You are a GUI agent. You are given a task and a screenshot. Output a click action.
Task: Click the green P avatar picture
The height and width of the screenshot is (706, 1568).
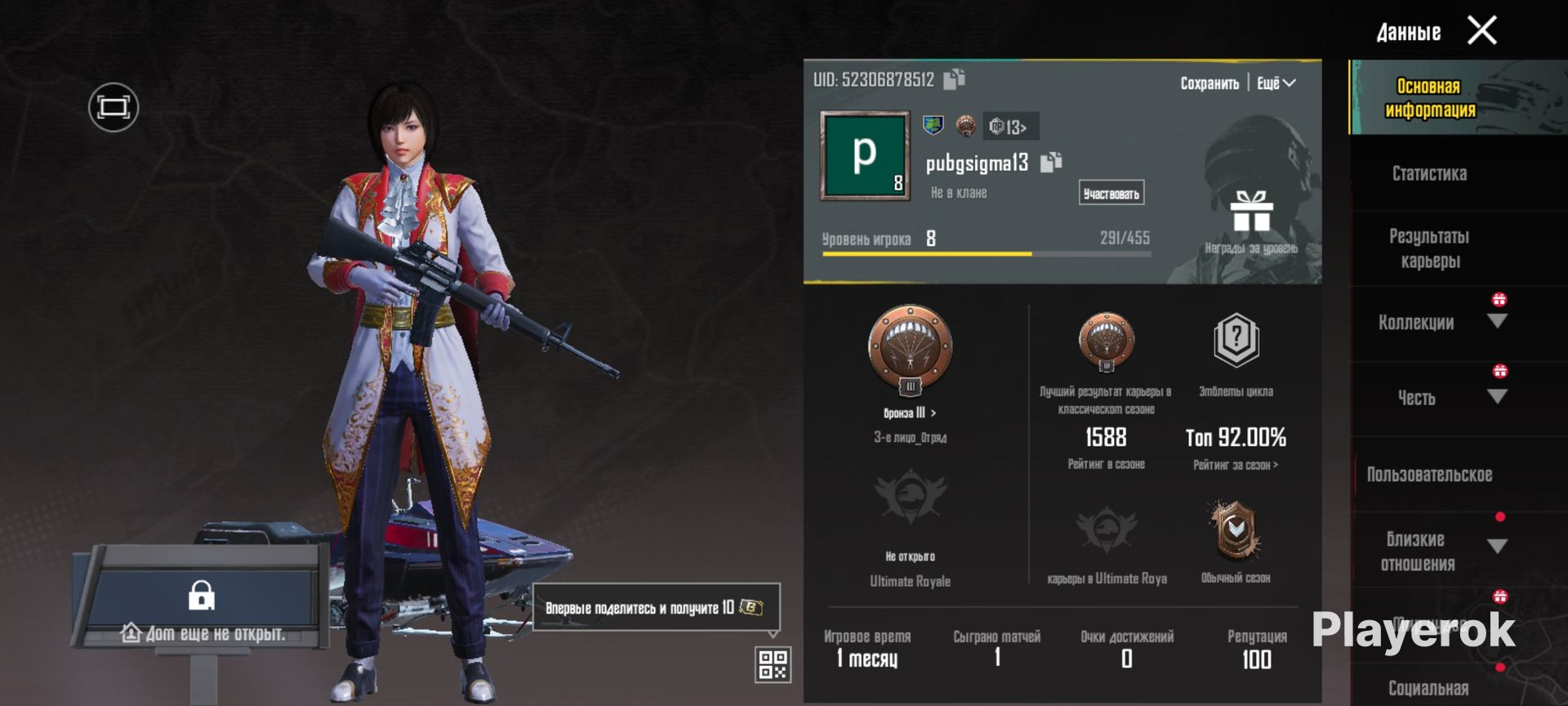click(x=865, y=155)
